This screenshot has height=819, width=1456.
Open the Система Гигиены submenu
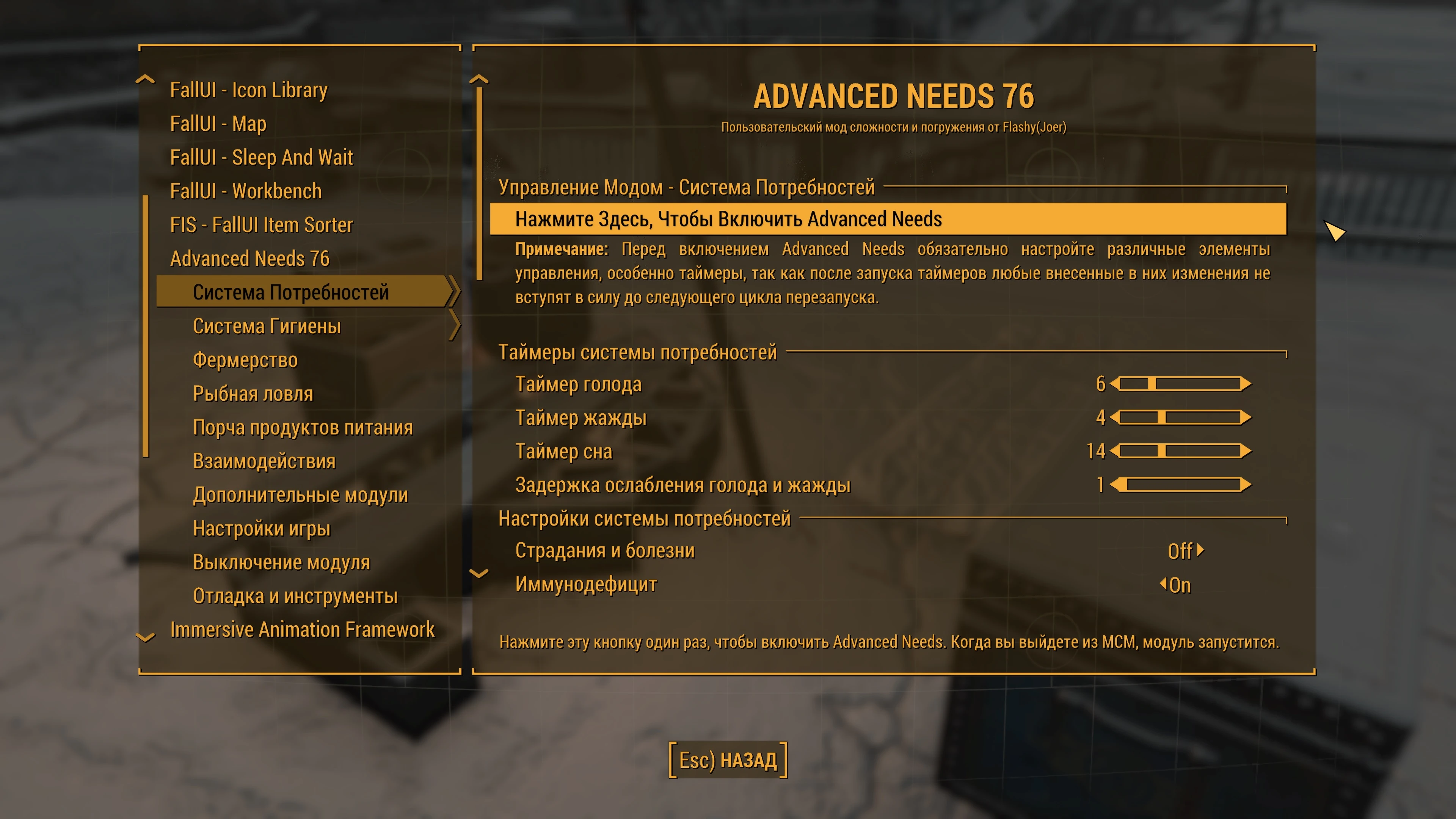(267, 326)
